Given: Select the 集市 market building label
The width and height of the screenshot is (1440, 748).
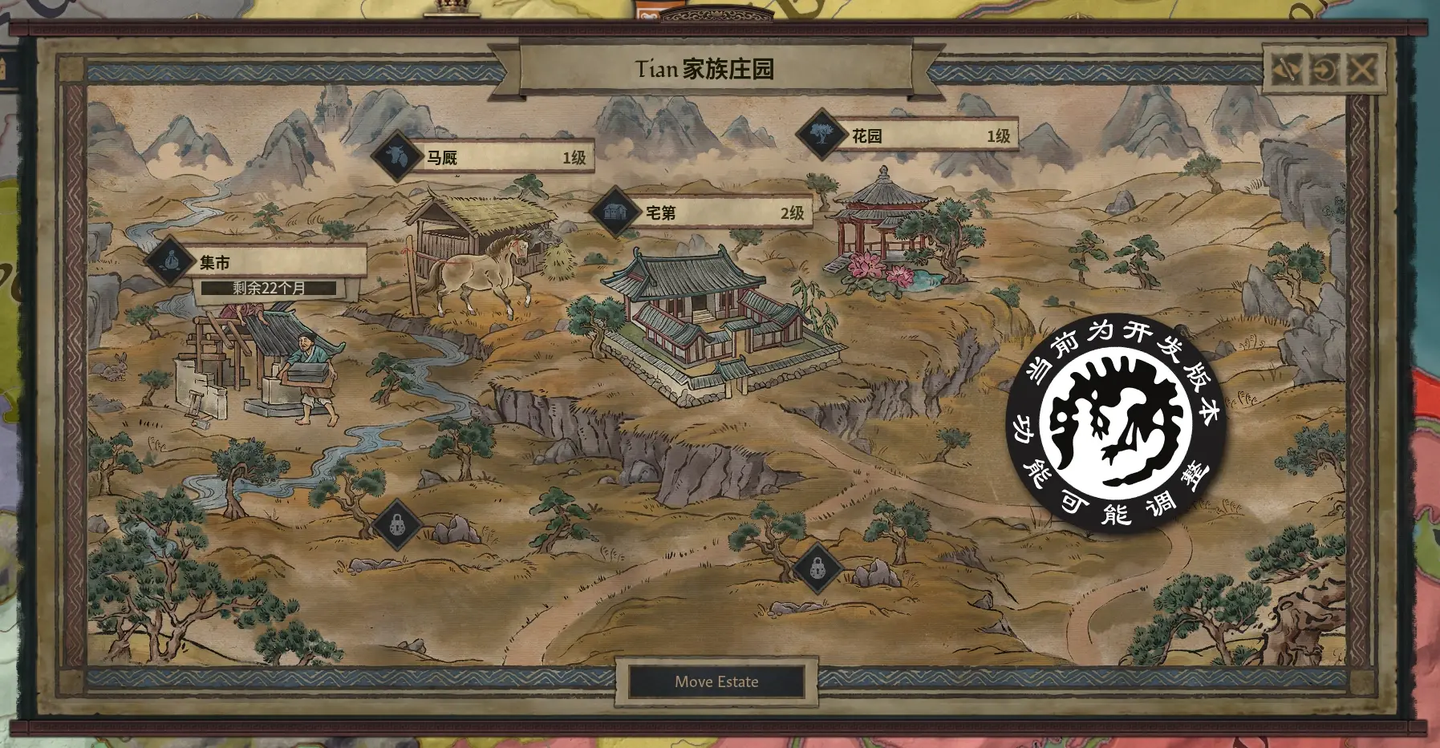Looking at the screenshot, I should pyautogui.click(x=268, y=263).
